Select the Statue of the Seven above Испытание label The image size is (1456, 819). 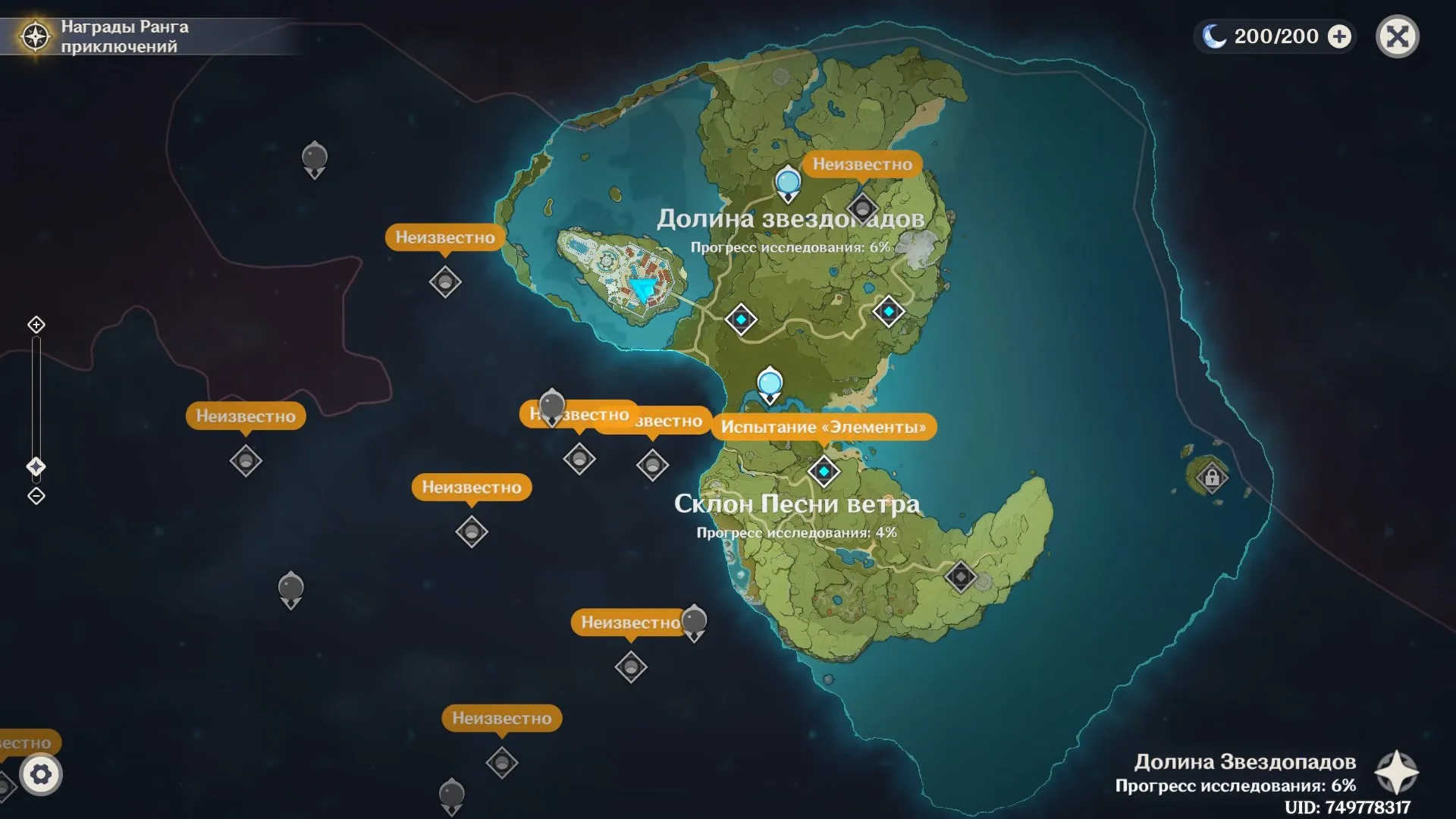770,383
